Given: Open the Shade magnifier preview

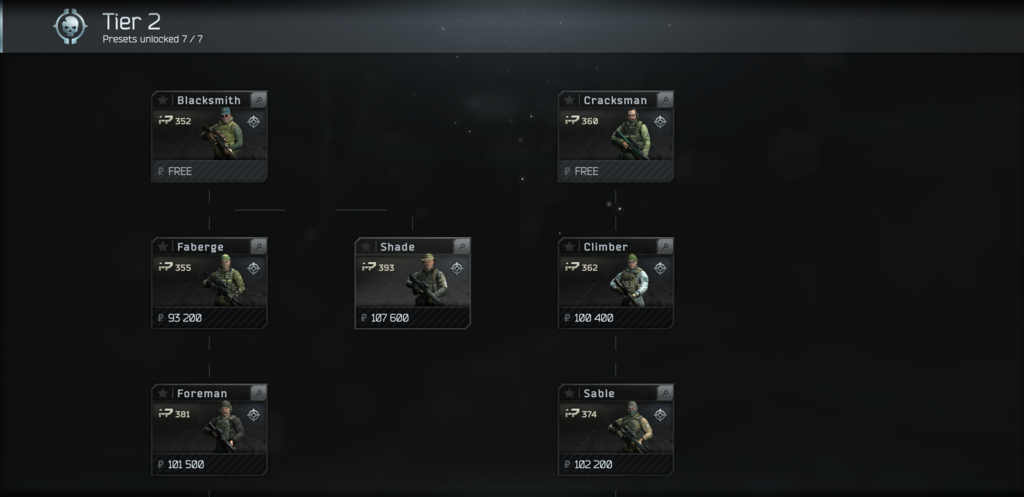Looking at the screenshot, I should [x=462, y=247].
